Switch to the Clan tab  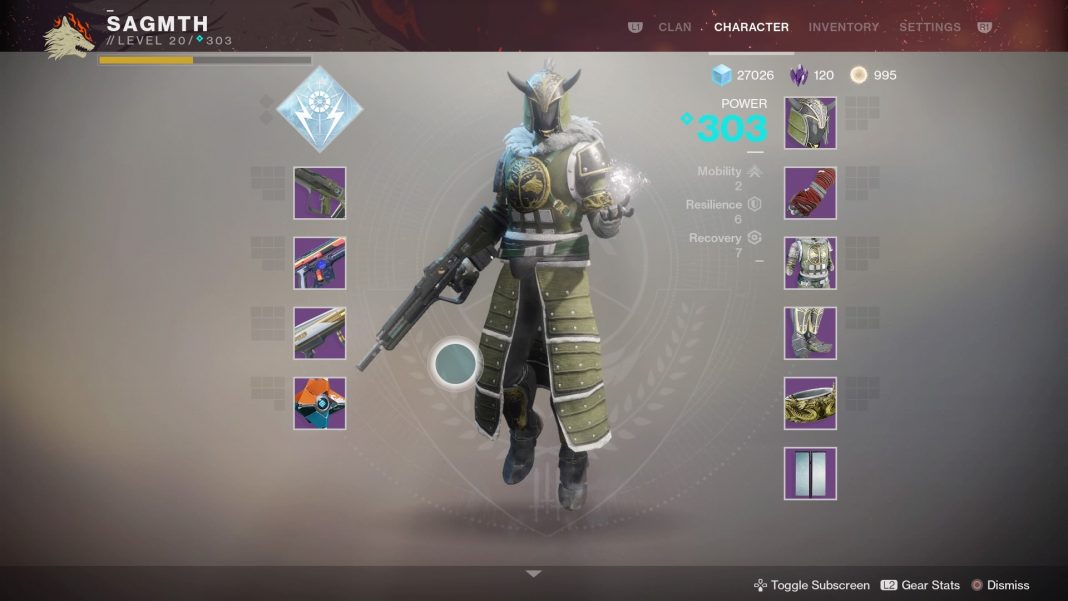click(674, 27)
